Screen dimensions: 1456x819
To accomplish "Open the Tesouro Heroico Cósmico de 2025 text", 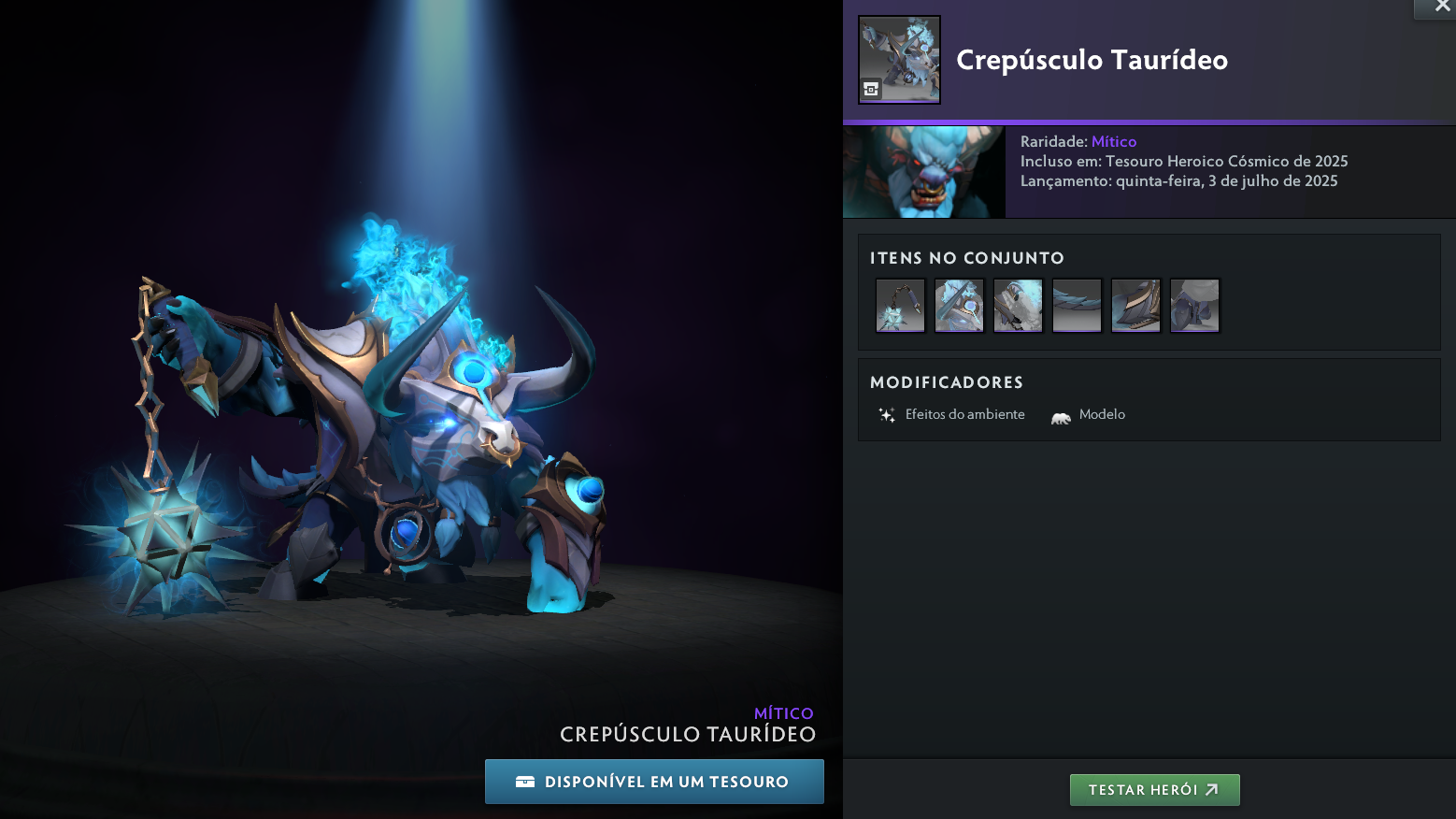I will click(1226, 161).
